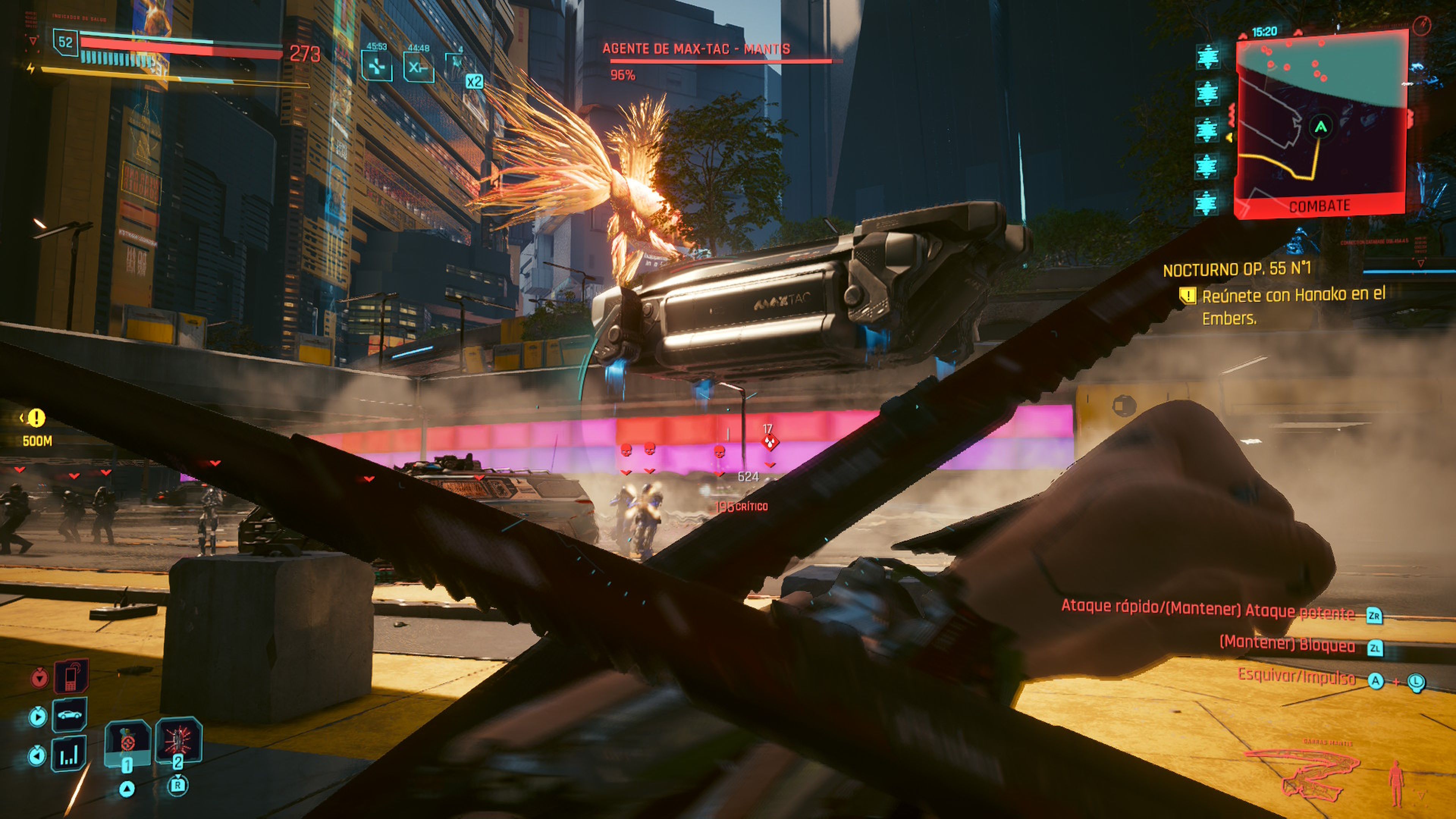
Task: Open the up D-pad grenade selector
Action: point(127,789)
